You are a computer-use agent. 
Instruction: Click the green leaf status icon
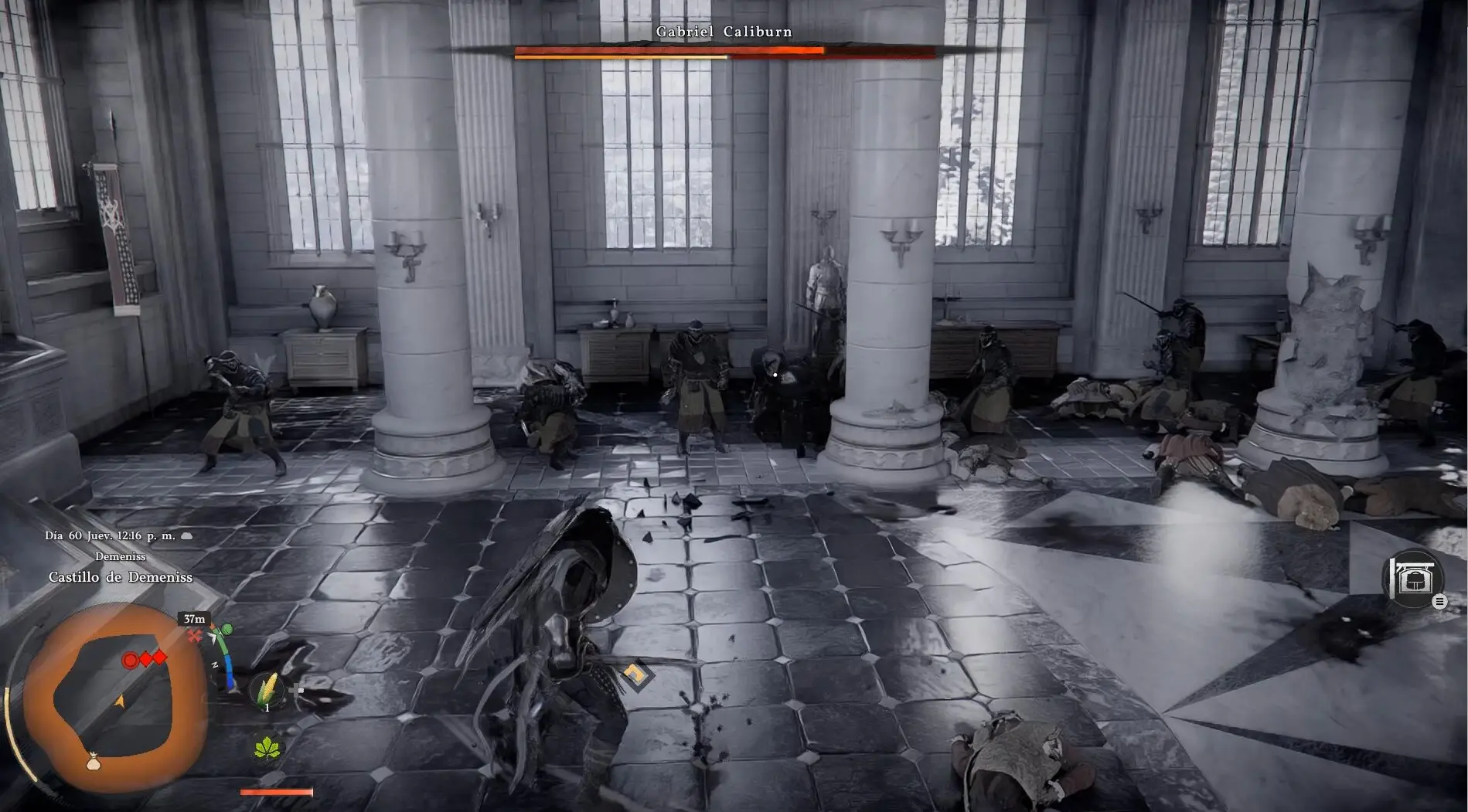267,748
